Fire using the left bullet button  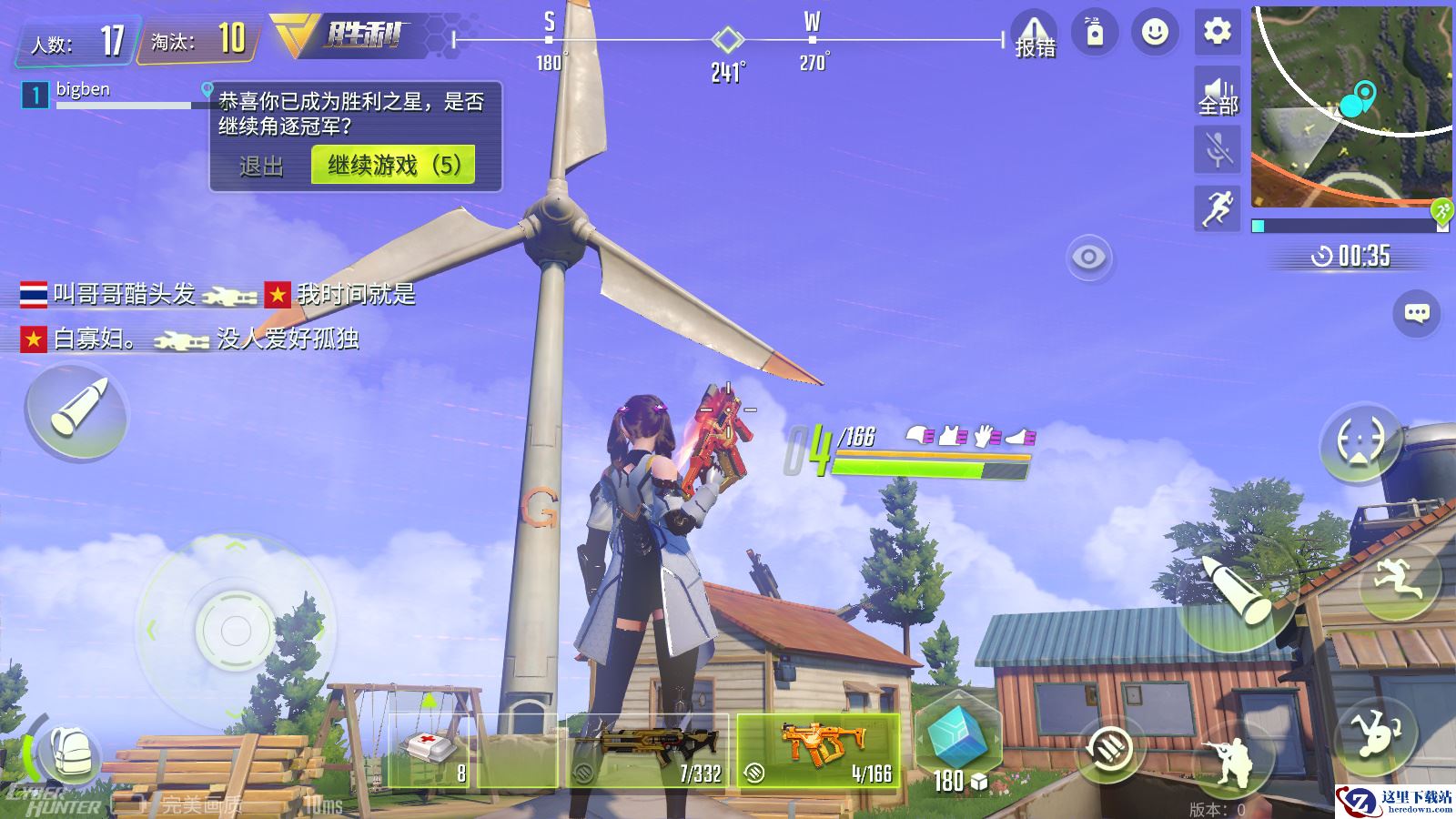tap(78, 410)
